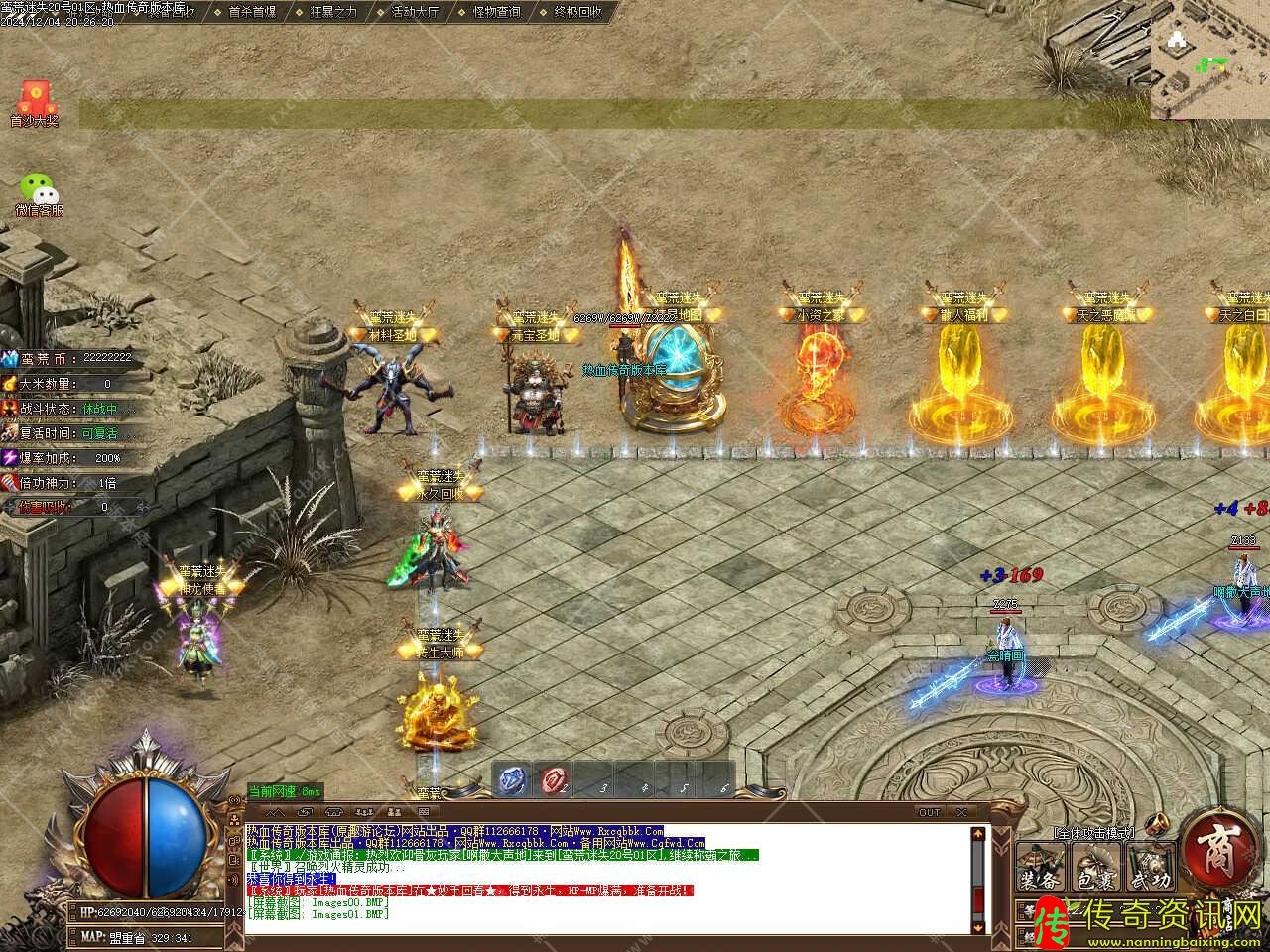Open the 活动大厅 event hall
Image resolution: width=1270 pixels, height=952 pixels.
click(x=415, y=12)
